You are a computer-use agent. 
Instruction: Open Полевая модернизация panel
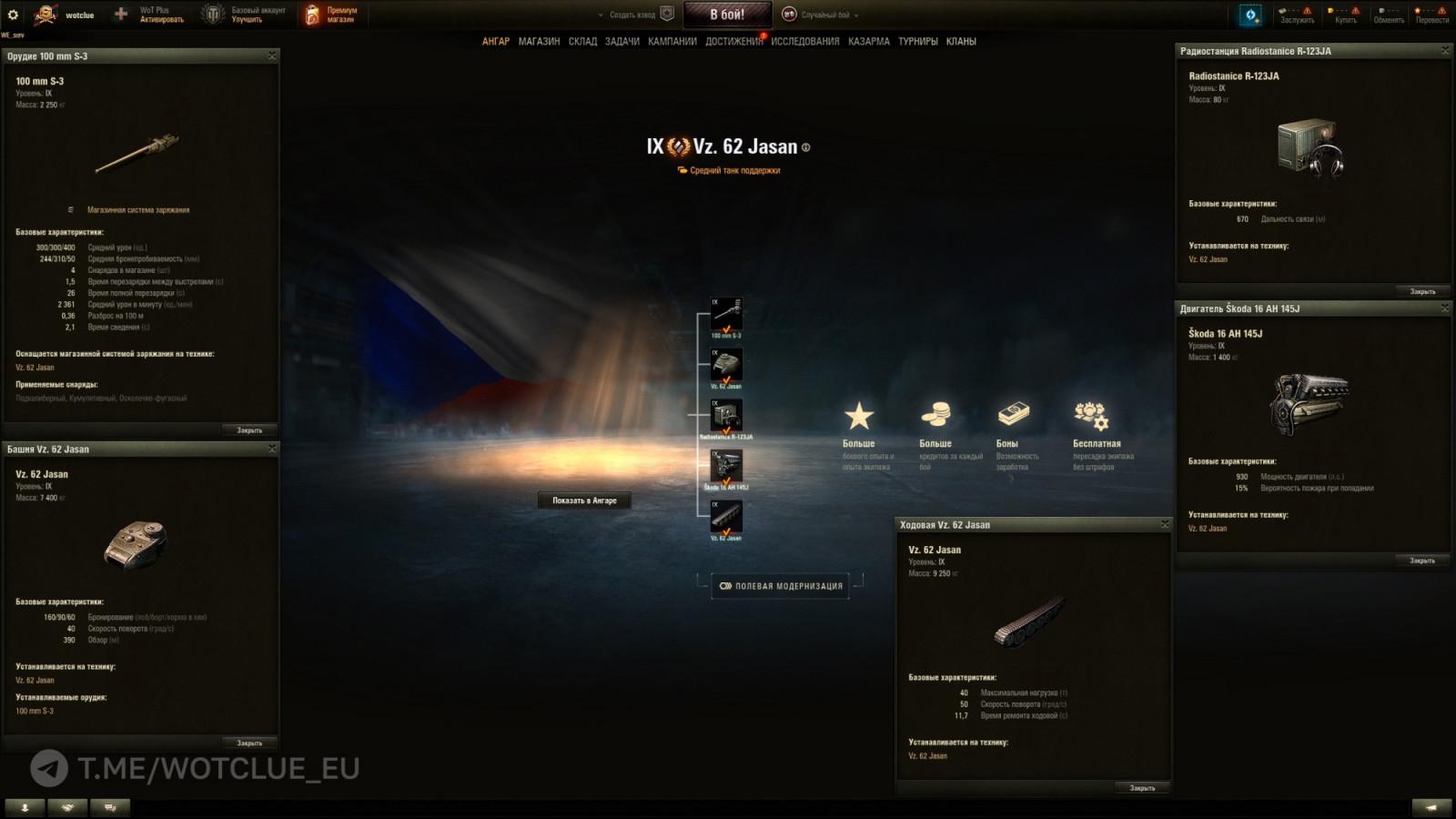(x=783, y=586)
